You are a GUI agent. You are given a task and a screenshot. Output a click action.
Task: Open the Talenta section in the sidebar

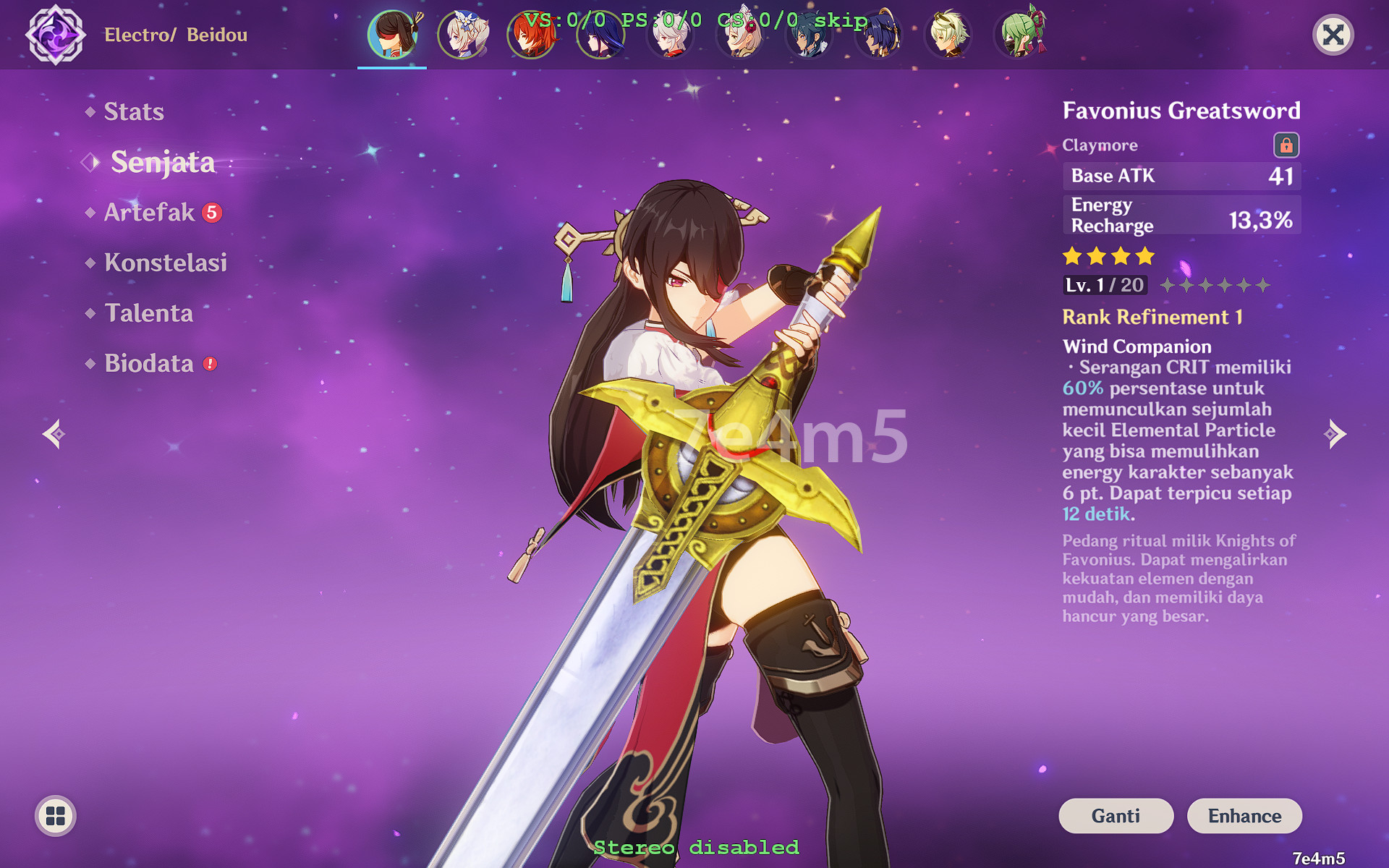(x=148, y=313)
